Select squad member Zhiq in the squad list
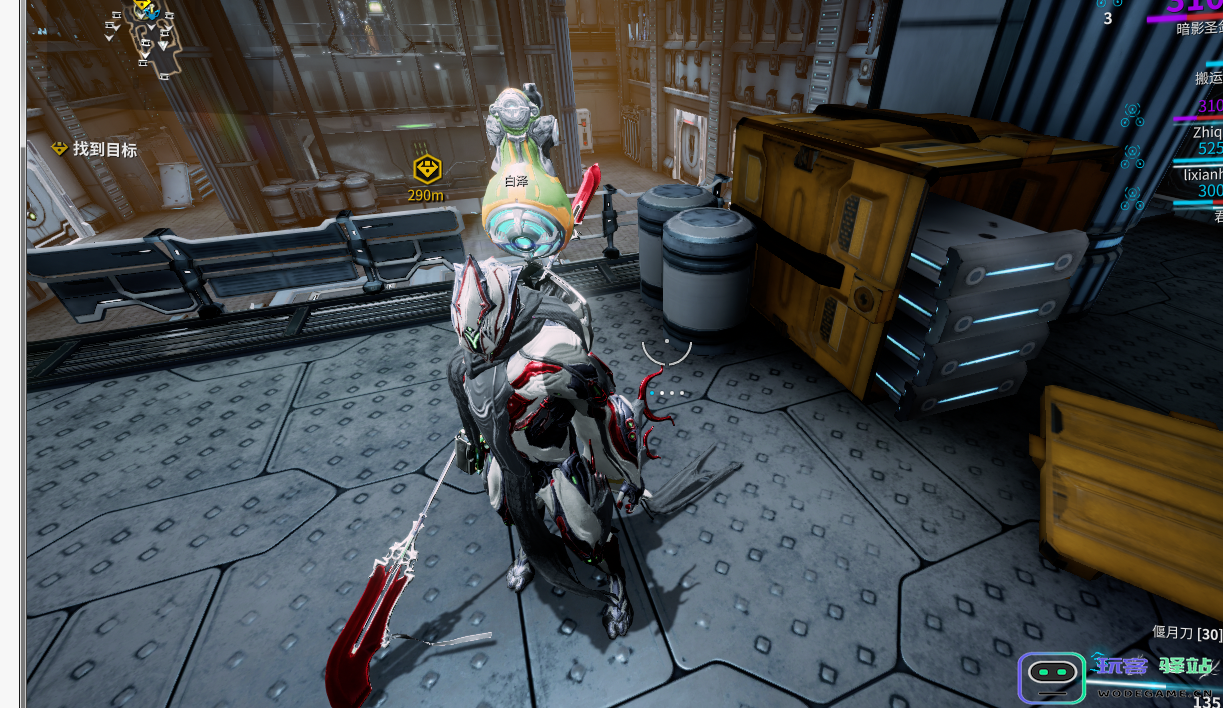Image resolution: width=1223 pixels, height=708 pixels. point(1207,130)
